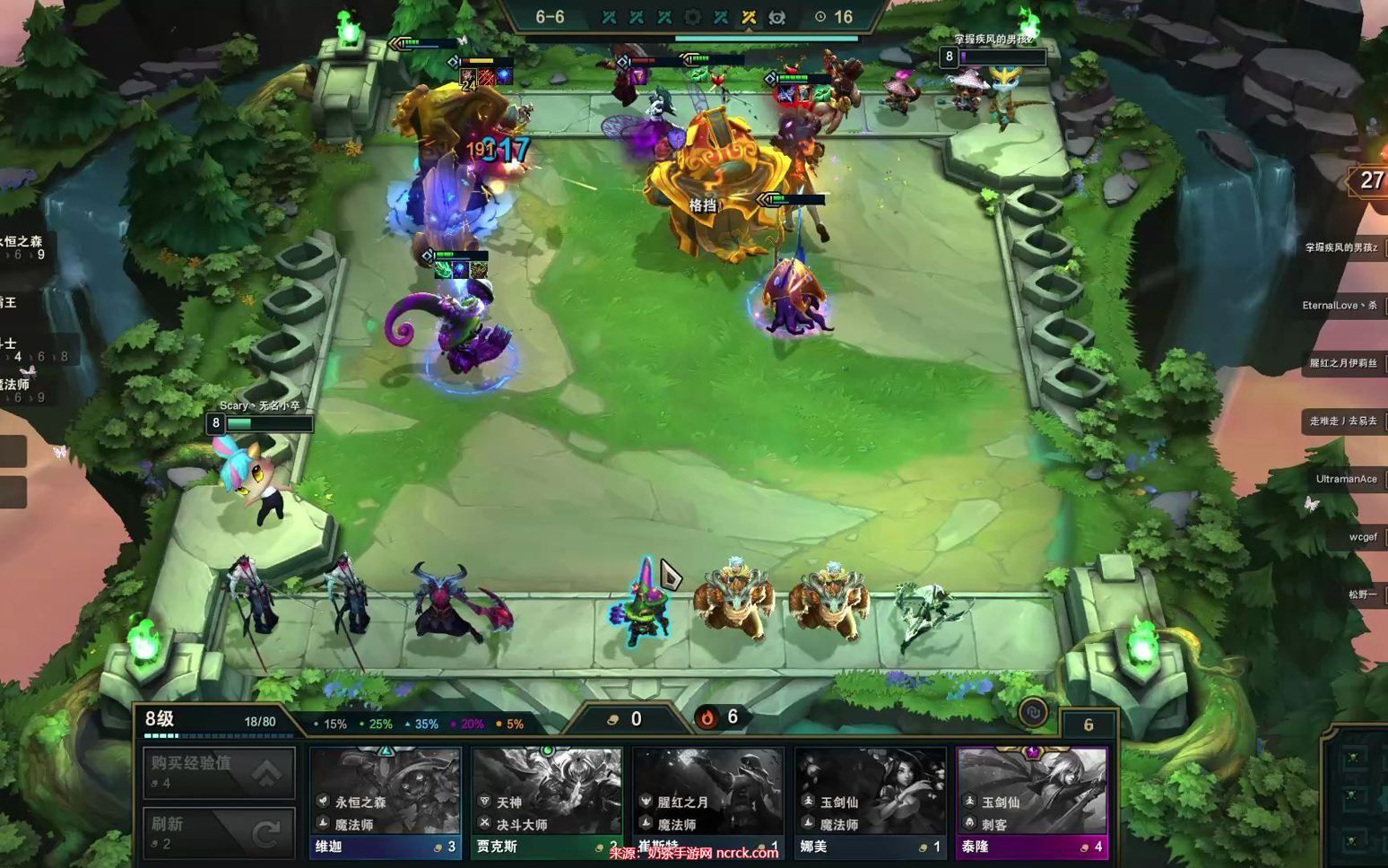Image resolution: width=1388 pixels, height=868 pixels.
Task: Spectate wcgef from the player list
Action: click(1362, 537)
